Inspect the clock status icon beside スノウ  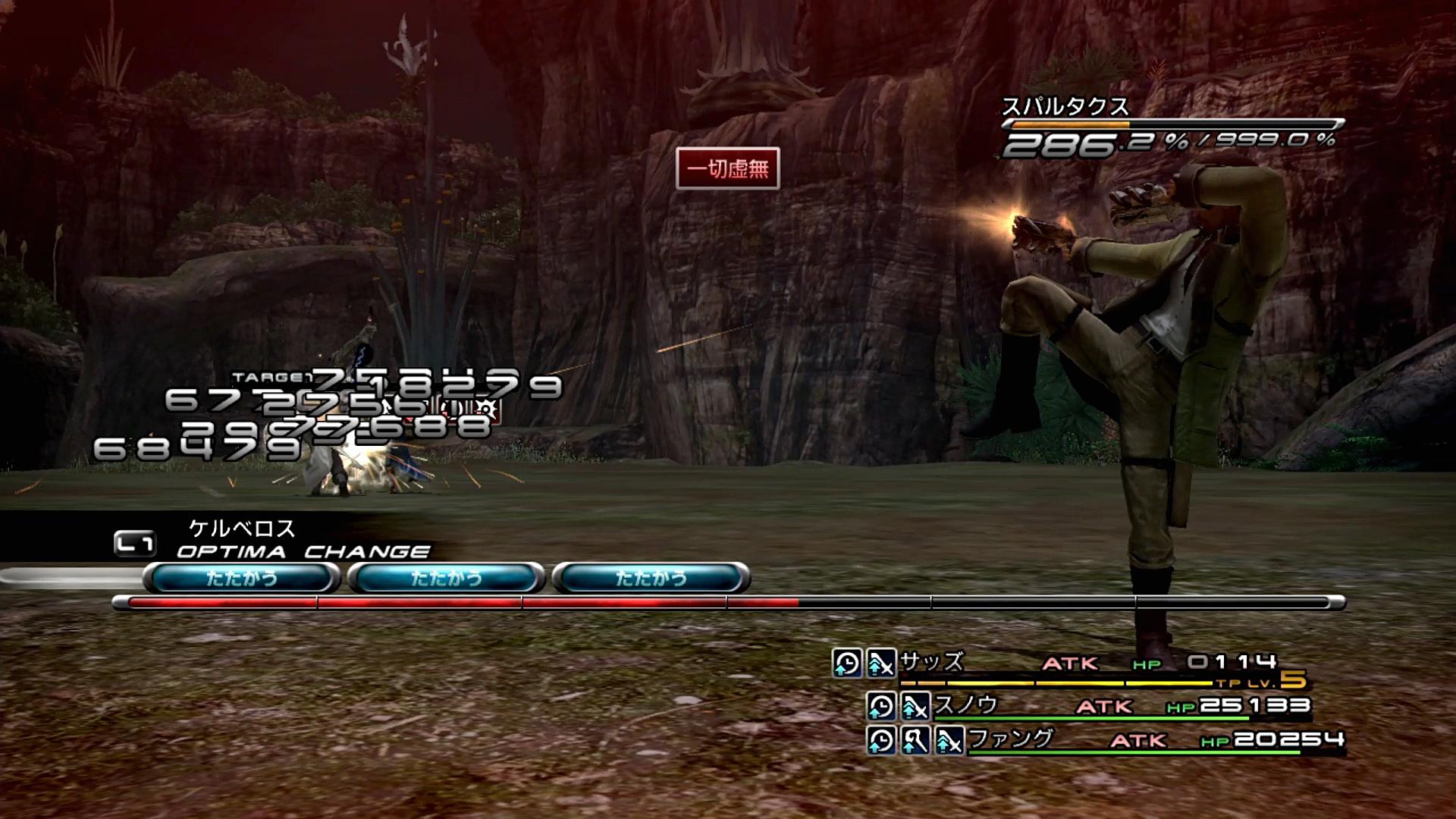point(880,707)
